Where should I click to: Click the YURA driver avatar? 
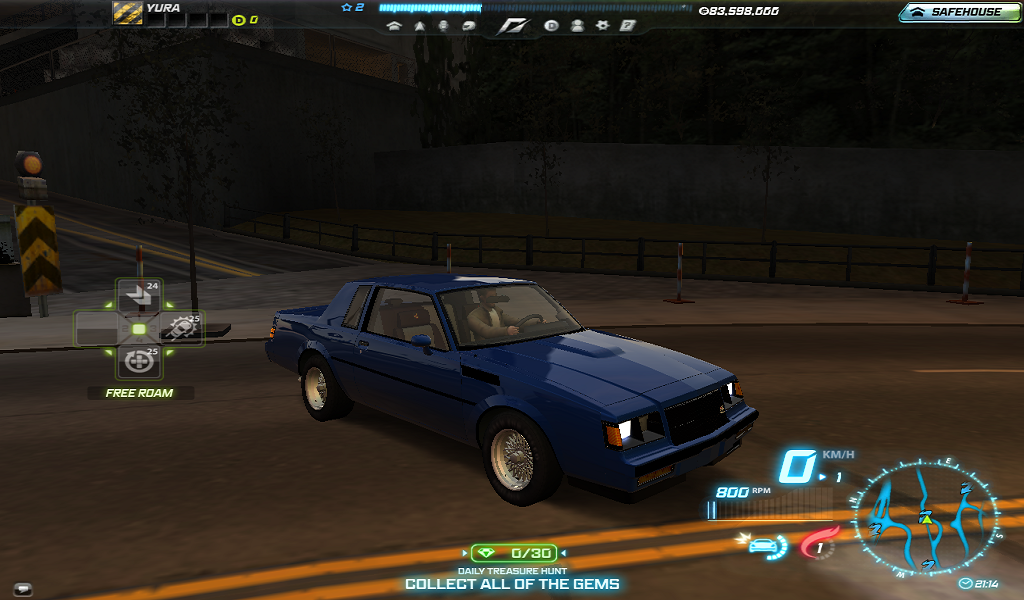[x=127, y=12]
